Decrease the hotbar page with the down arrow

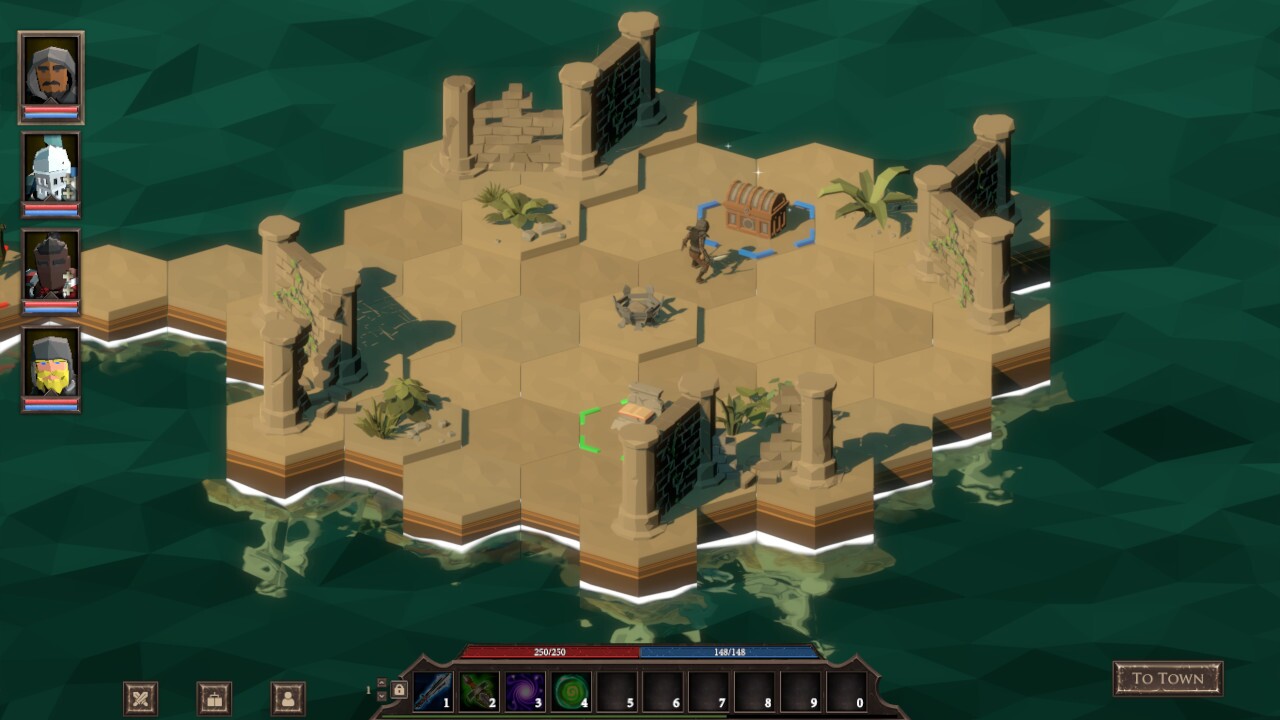click(x=382, y=696)
